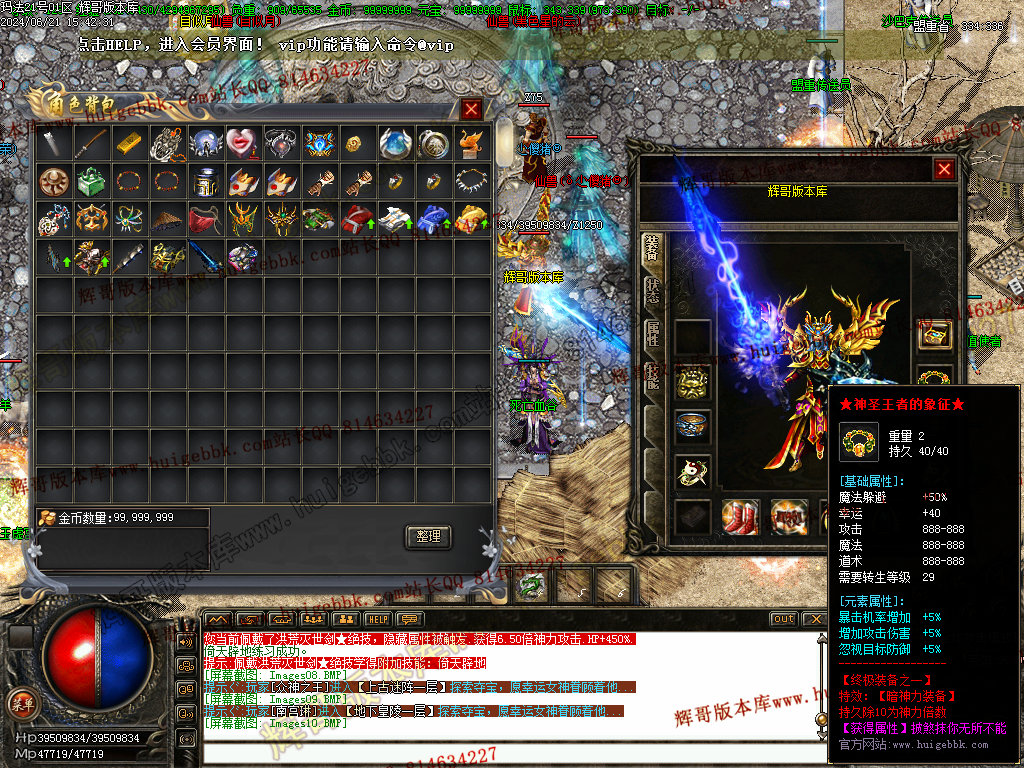Switch to the 状态 status tab
This screenshot has height=768, width=1024.
[x=653, y=290]
